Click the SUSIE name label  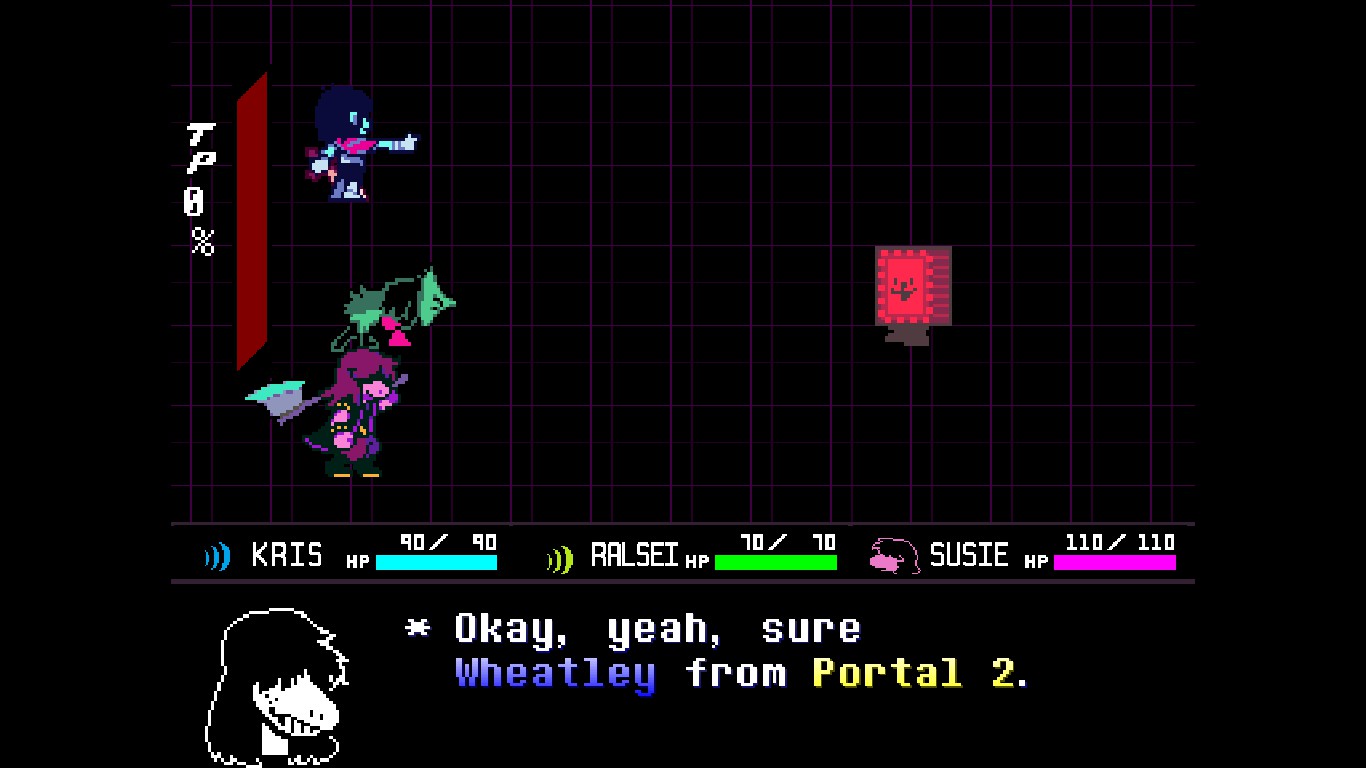pyautogui.click(x=970, y=555)
